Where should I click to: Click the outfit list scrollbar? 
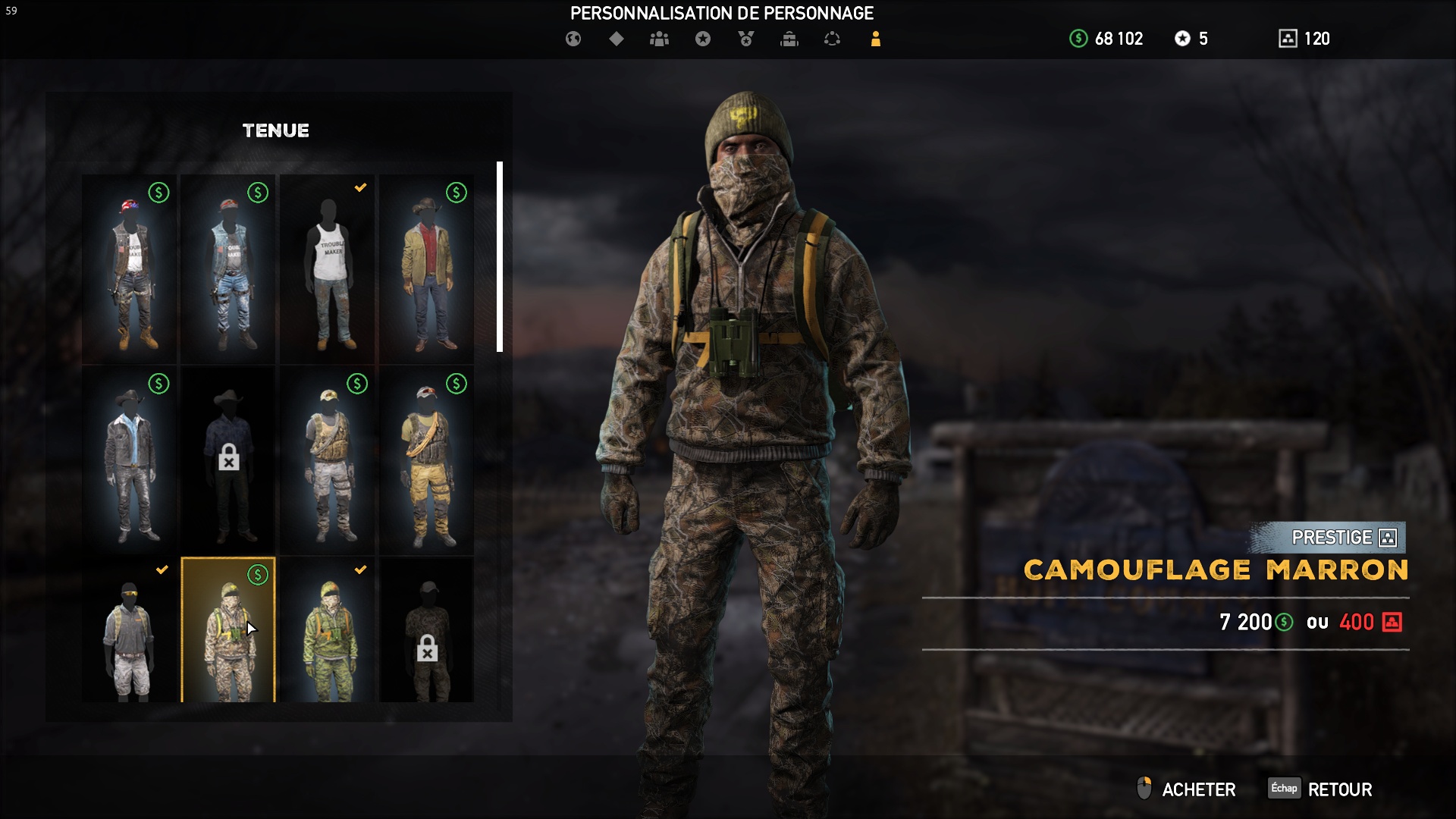500,256
